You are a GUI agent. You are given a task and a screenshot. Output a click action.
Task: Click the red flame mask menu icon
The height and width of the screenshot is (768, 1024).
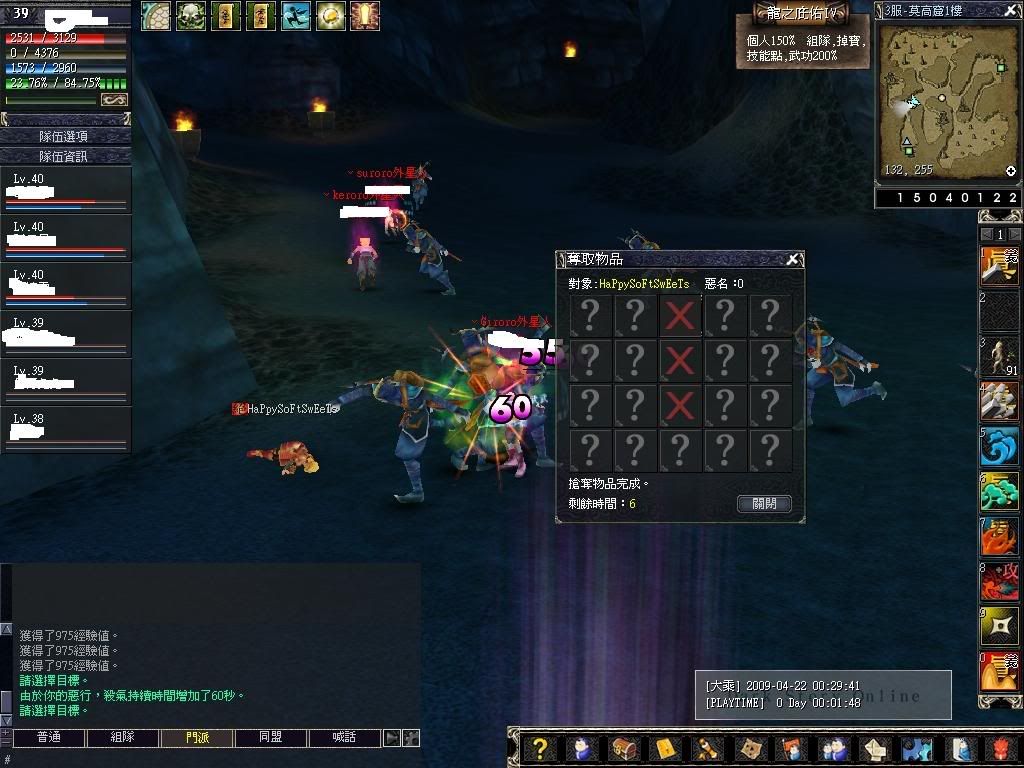click(1000, 749)
